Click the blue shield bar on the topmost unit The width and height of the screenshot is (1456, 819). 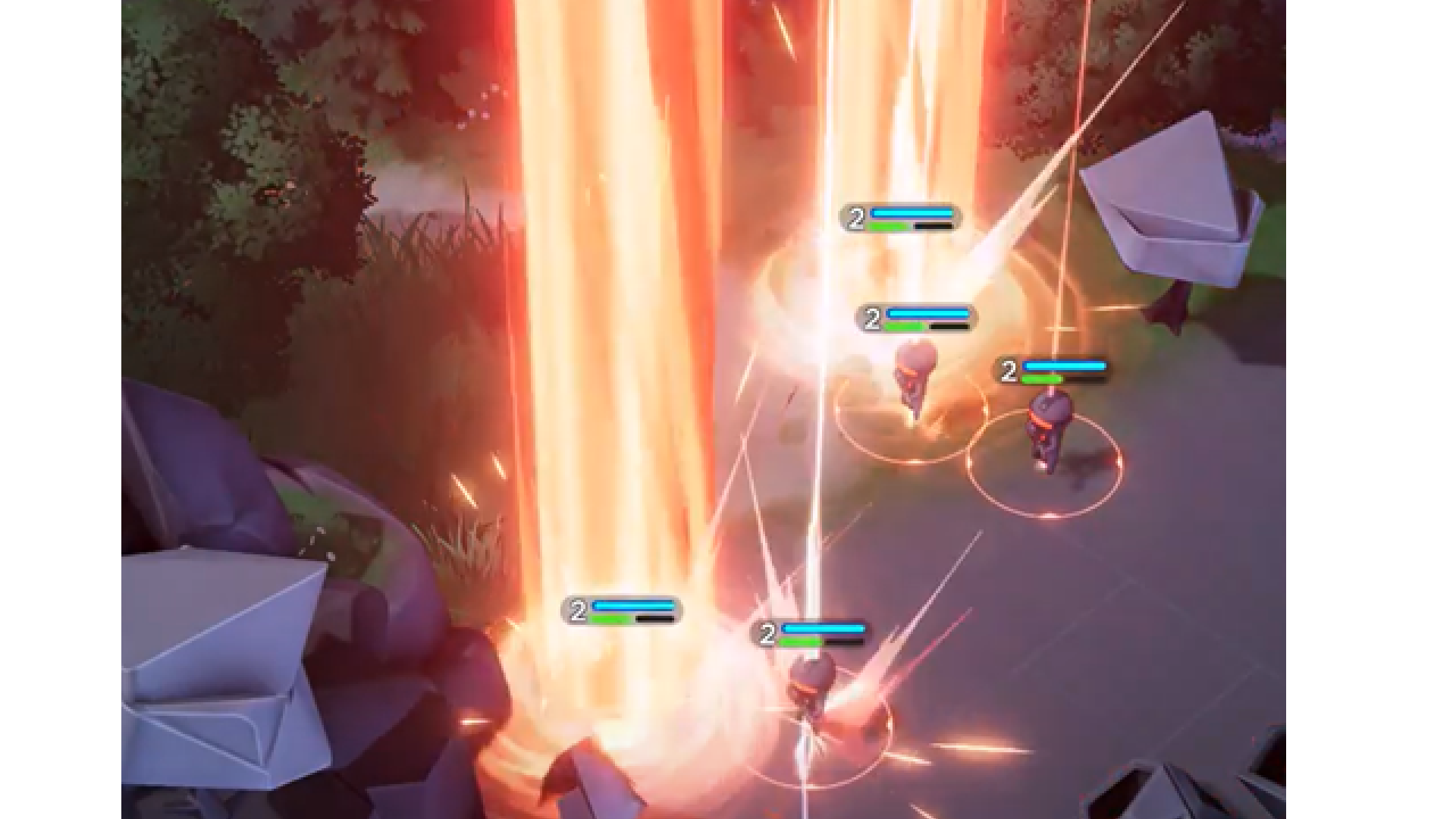[910, 212]
